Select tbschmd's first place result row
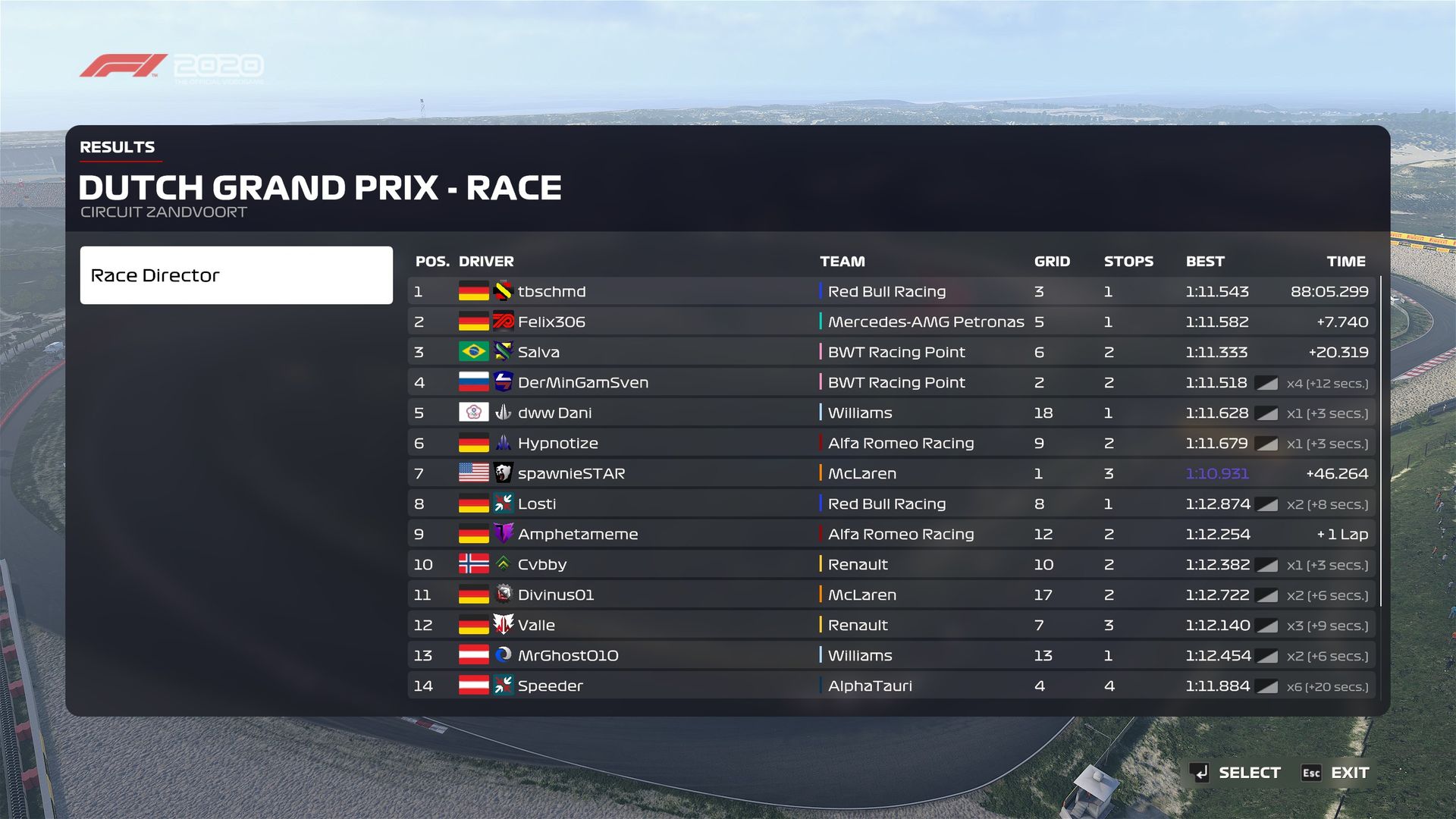The height and width of the screenshot is (819, 1456). tap(891, 291)
